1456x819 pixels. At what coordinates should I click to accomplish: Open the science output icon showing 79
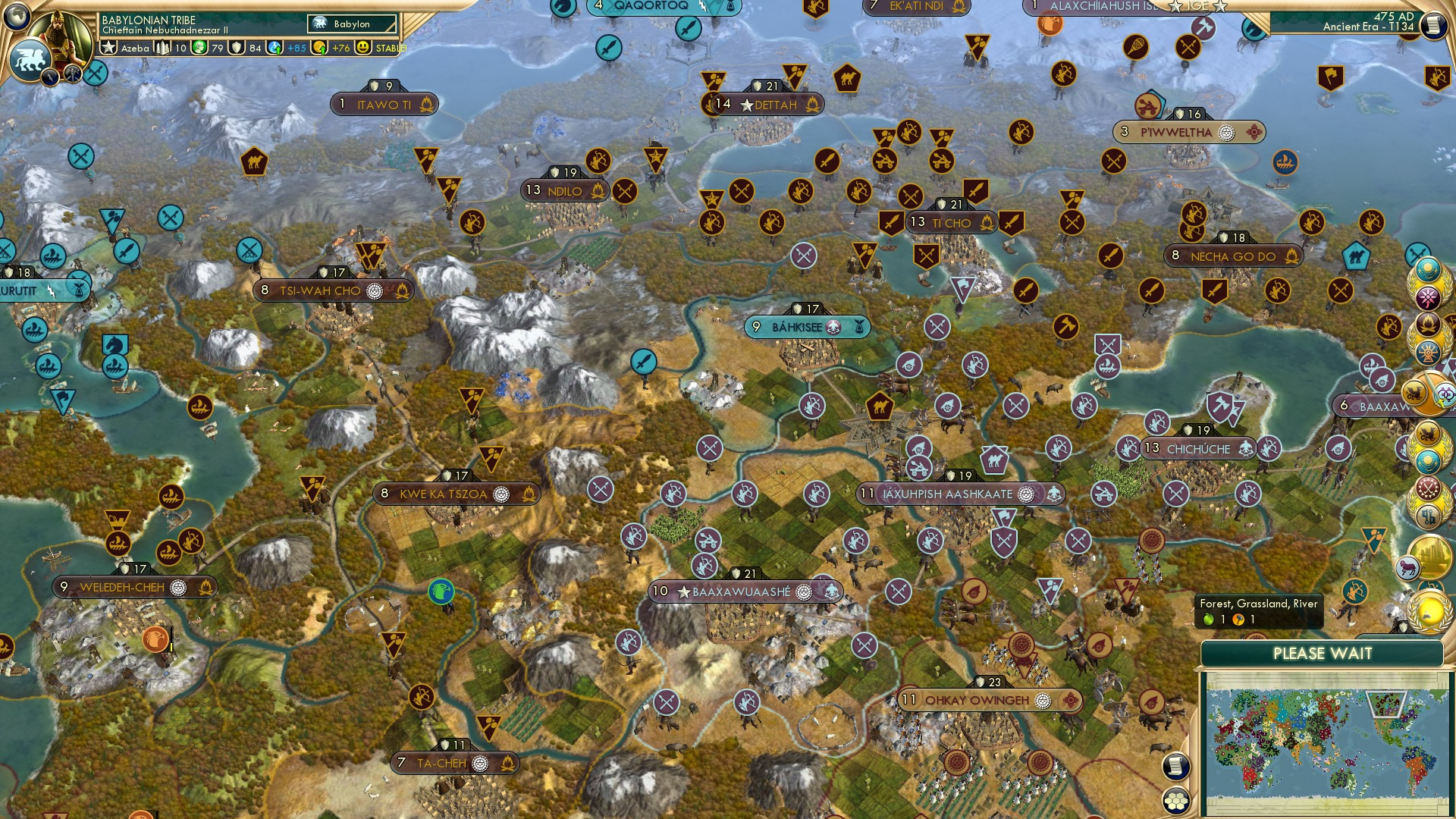[199, 48]
